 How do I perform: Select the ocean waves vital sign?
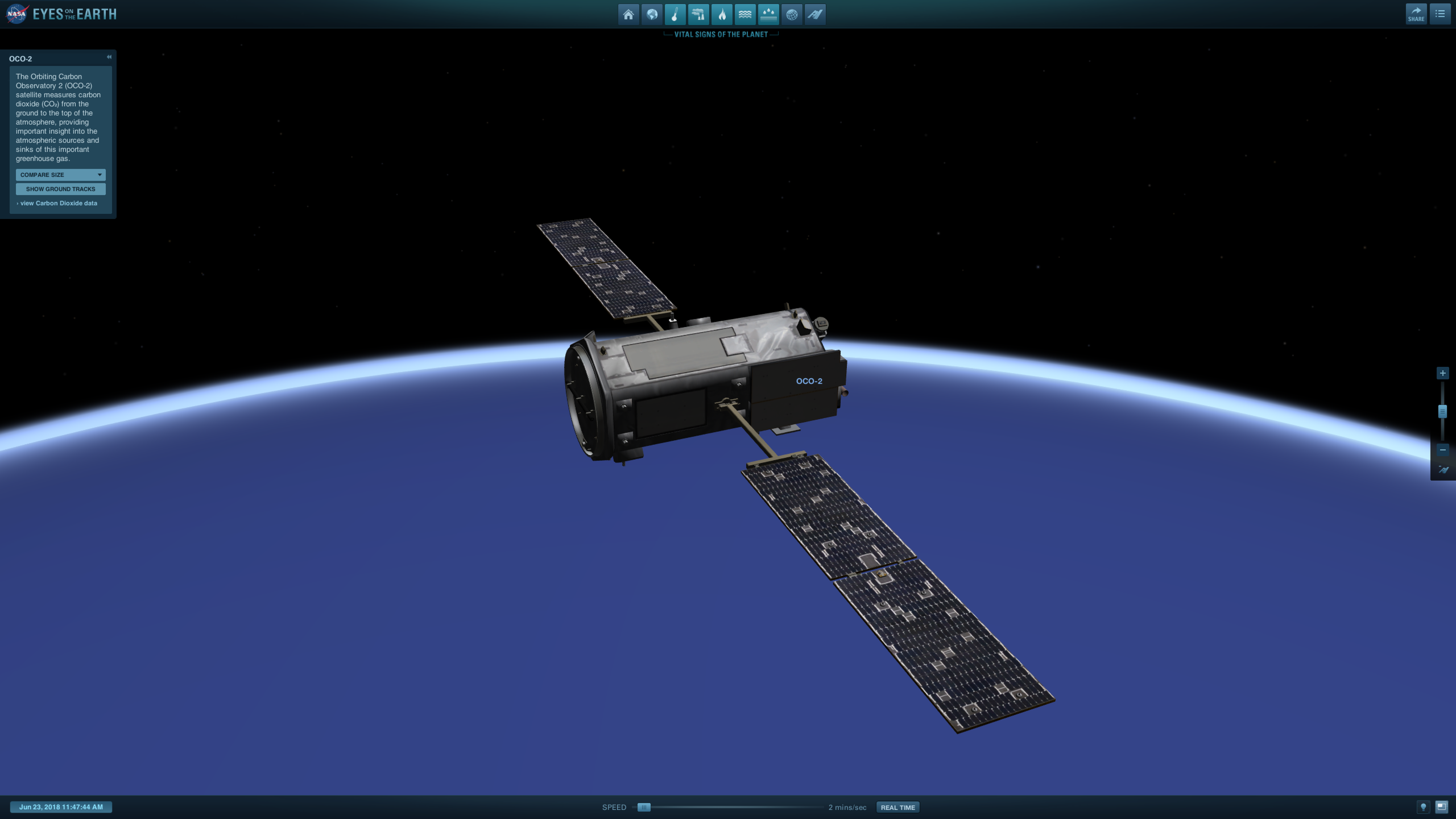[745, 15]
